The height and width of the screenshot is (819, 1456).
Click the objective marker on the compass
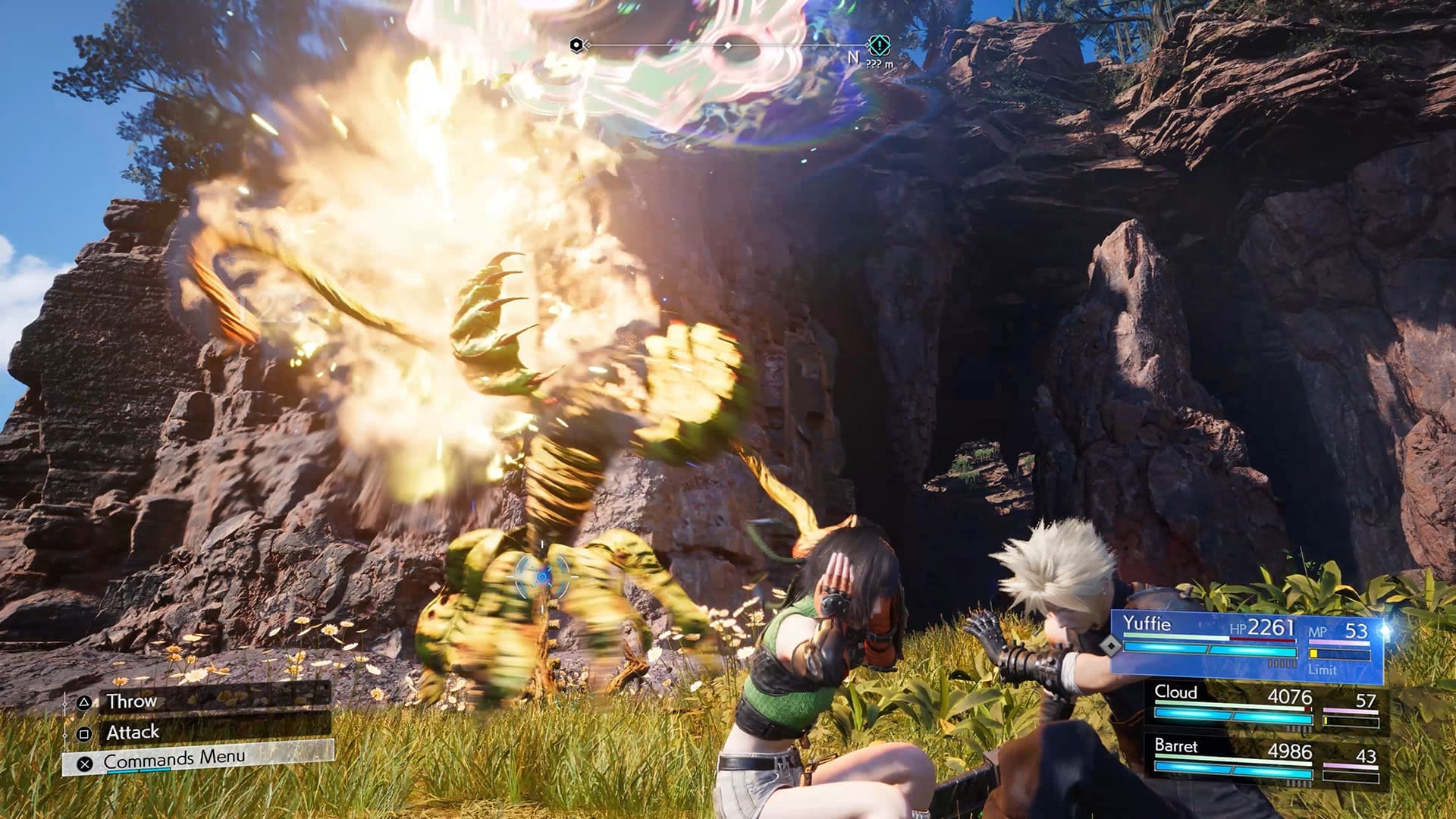coord(878,45)
